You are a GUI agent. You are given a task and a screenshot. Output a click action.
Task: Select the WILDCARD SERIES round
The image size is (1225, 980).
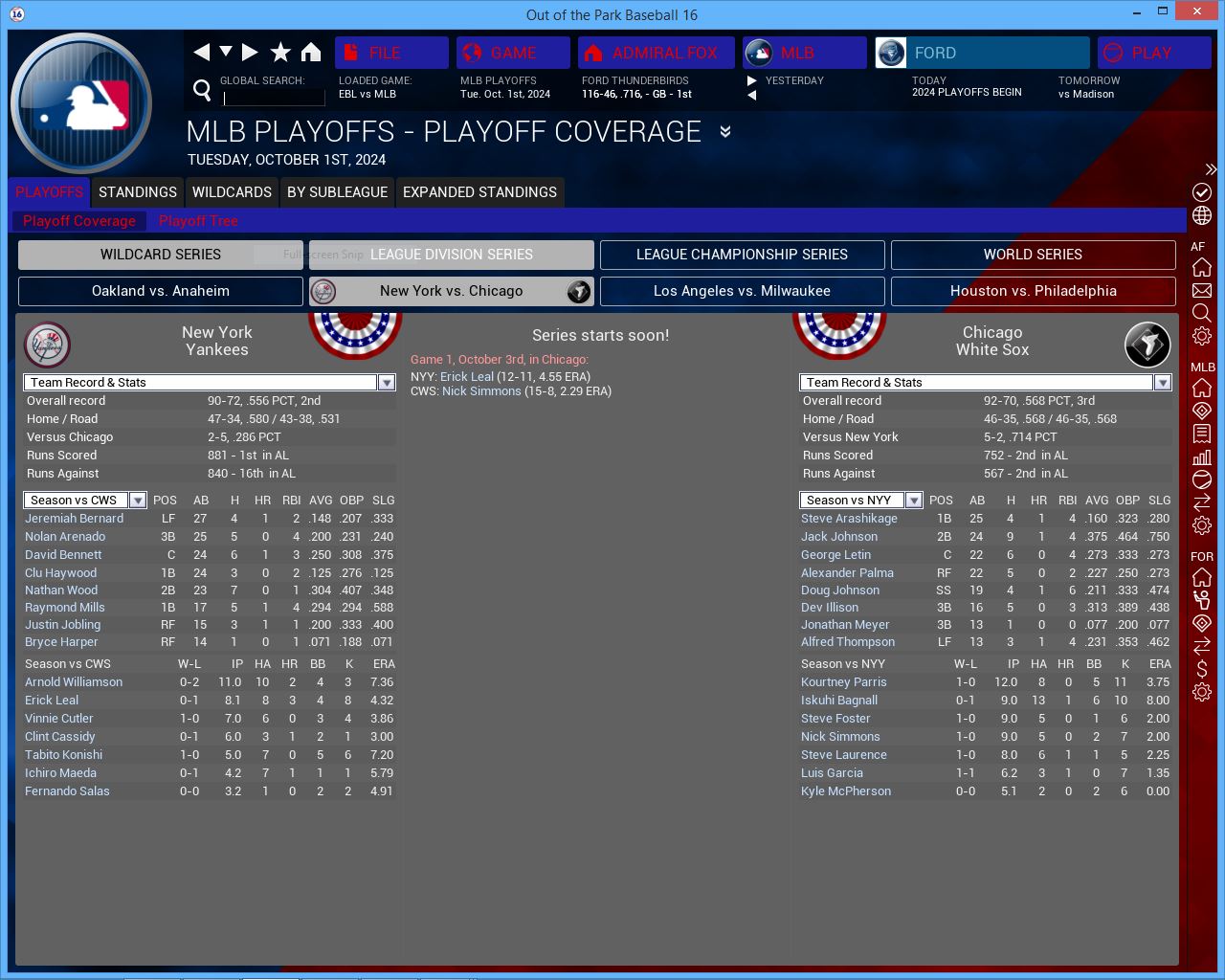tap(161, 255)
